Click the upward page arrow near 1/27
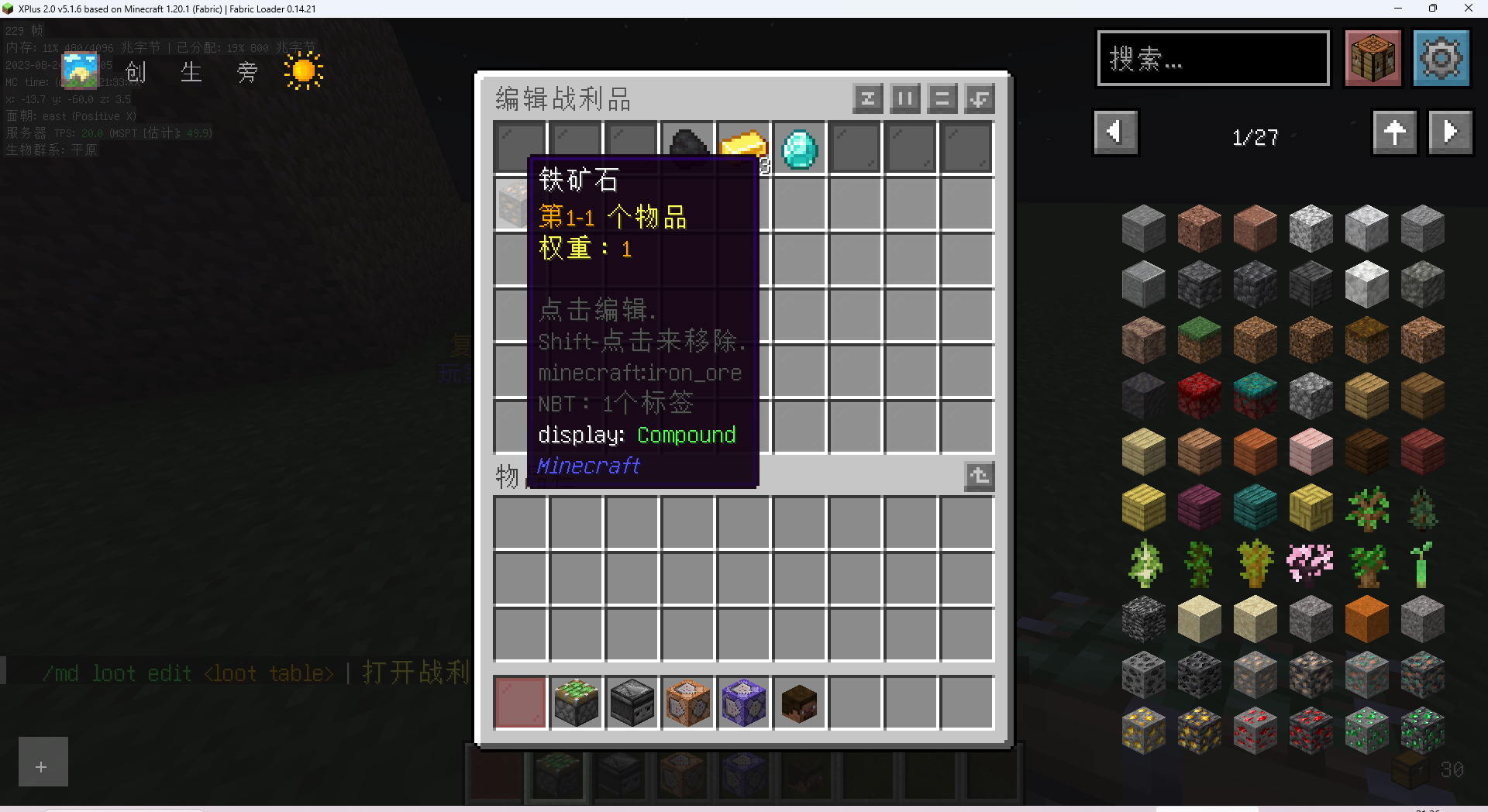Screen dimensions: 1488x812 tap(1394, 132)
